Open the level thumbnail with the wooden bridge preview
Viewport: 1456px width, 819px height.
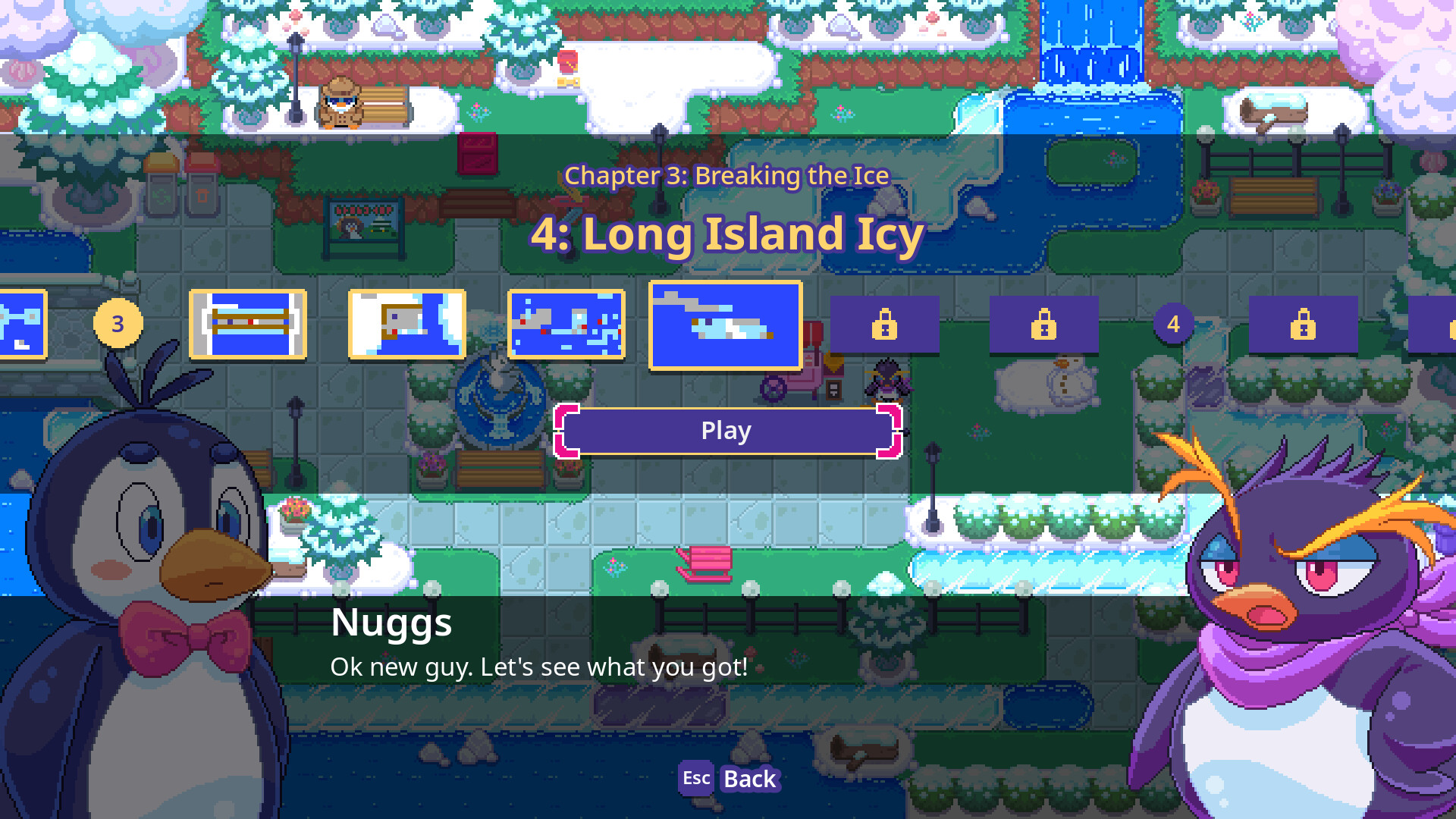249,325
